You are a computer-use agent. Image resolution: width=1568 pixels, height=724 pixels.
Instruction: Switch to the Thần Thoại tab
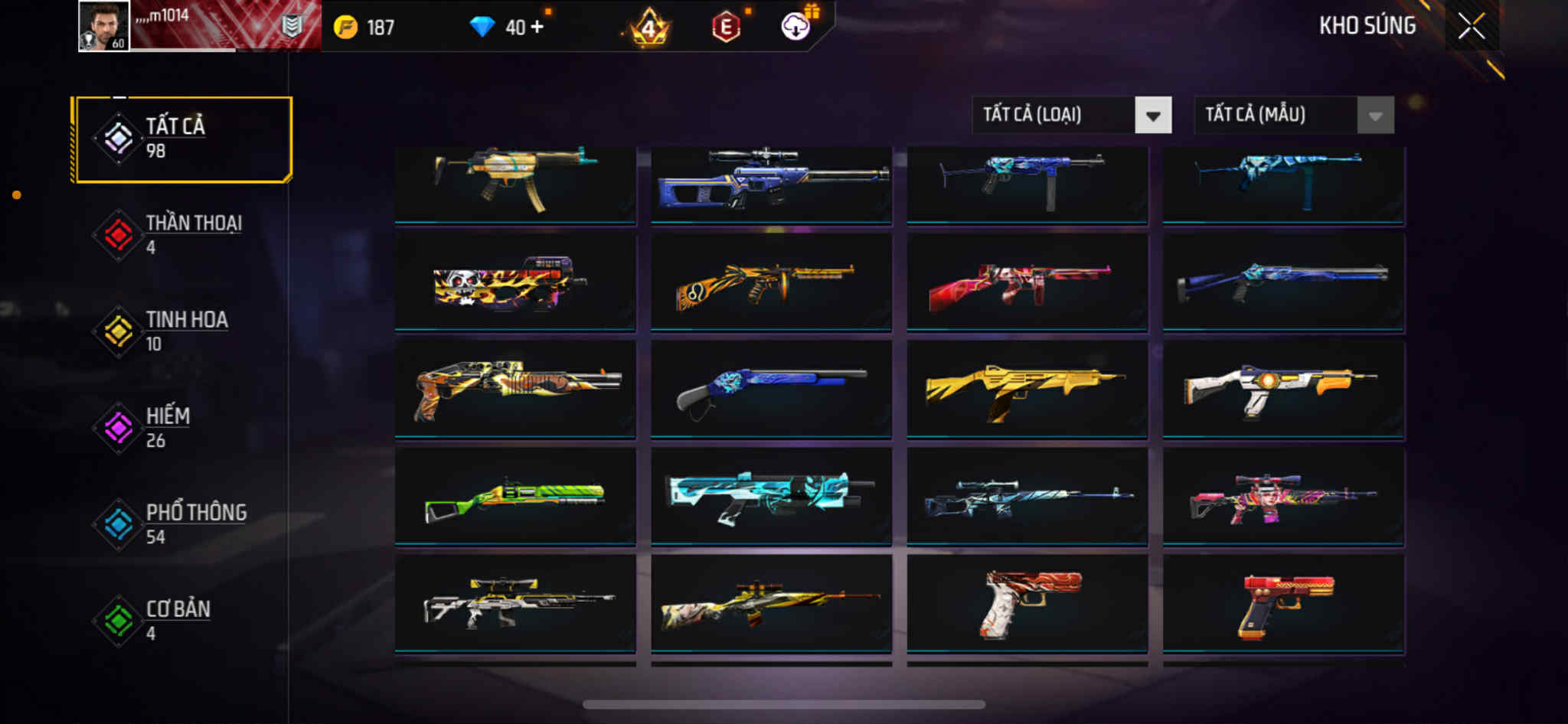pyautogui.click(x=182, y=235)
